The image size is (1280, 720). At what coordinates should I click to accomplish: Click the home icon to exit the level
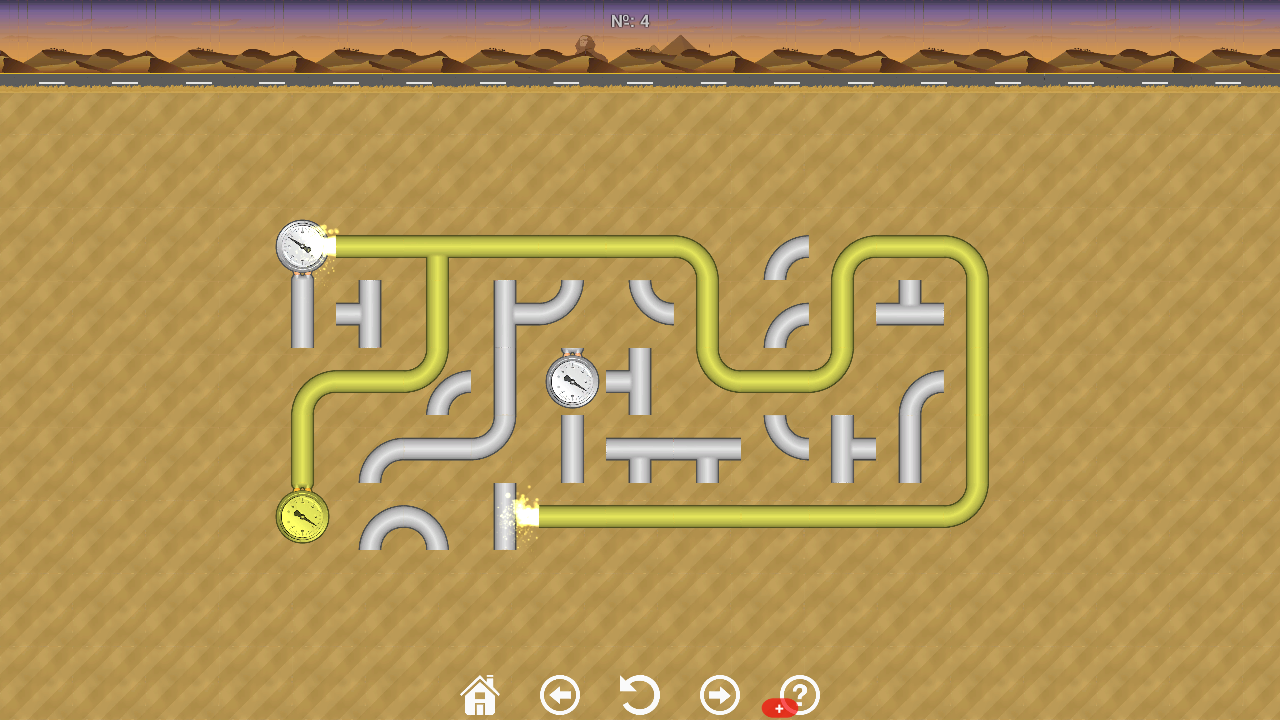pyautogui.click(x=479, y=693)
